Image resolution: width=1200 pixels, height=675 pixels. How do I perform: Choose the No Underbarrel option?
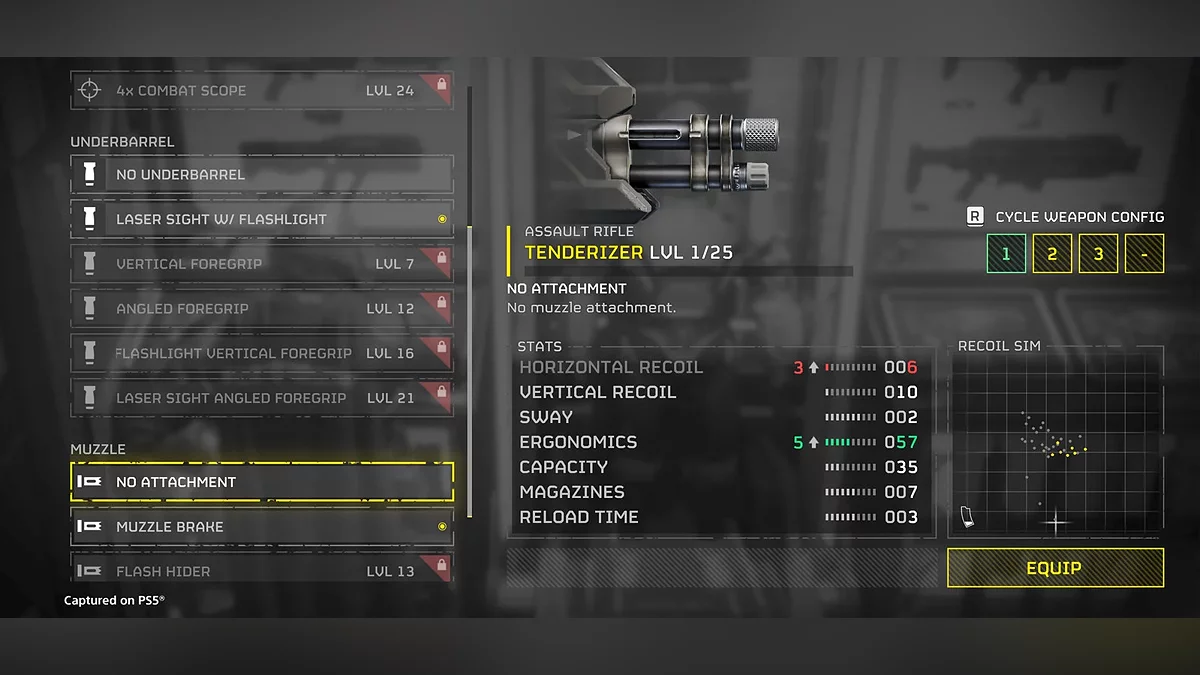coord(262,175)
